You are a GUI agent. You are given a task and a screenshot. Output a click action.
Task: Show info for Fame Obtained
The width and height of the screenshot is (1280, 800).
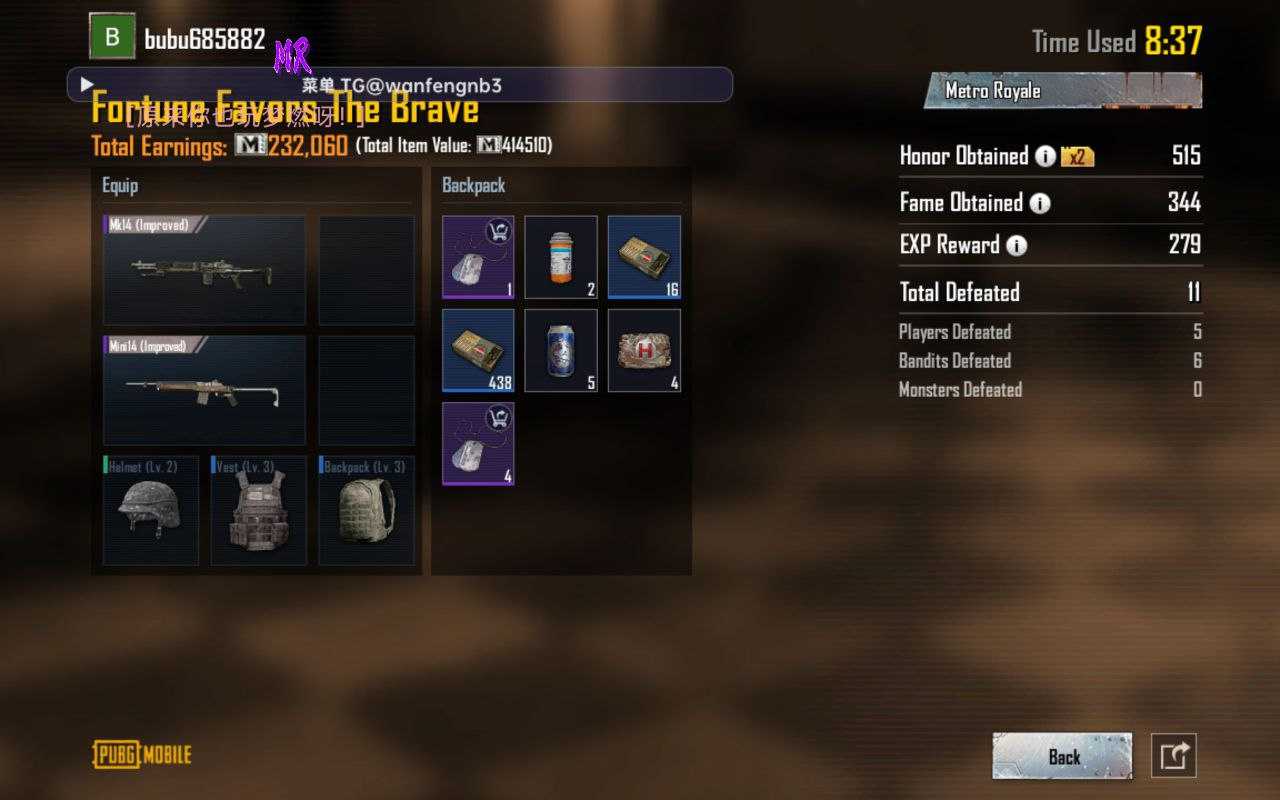point(1040,204)
